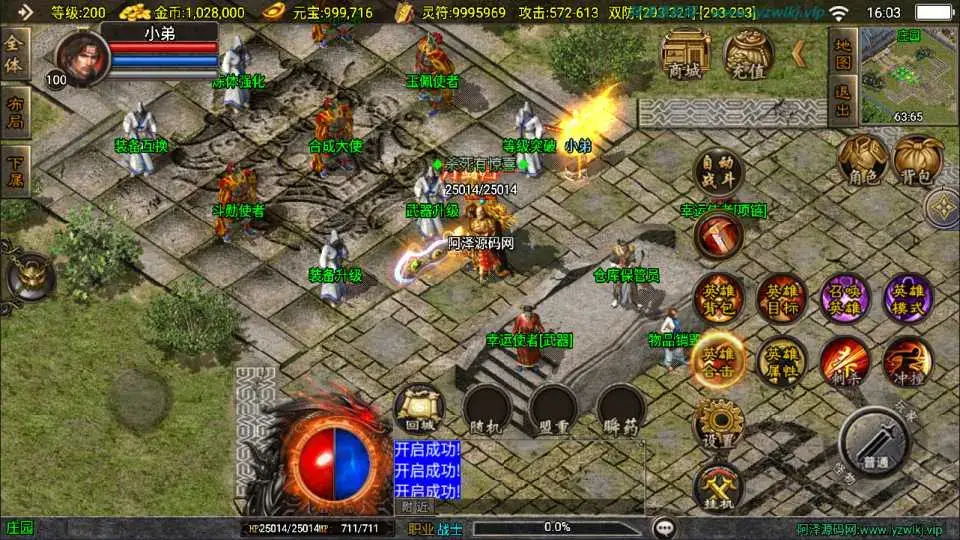Collapse the top menu with the arrow

point(799,53)
